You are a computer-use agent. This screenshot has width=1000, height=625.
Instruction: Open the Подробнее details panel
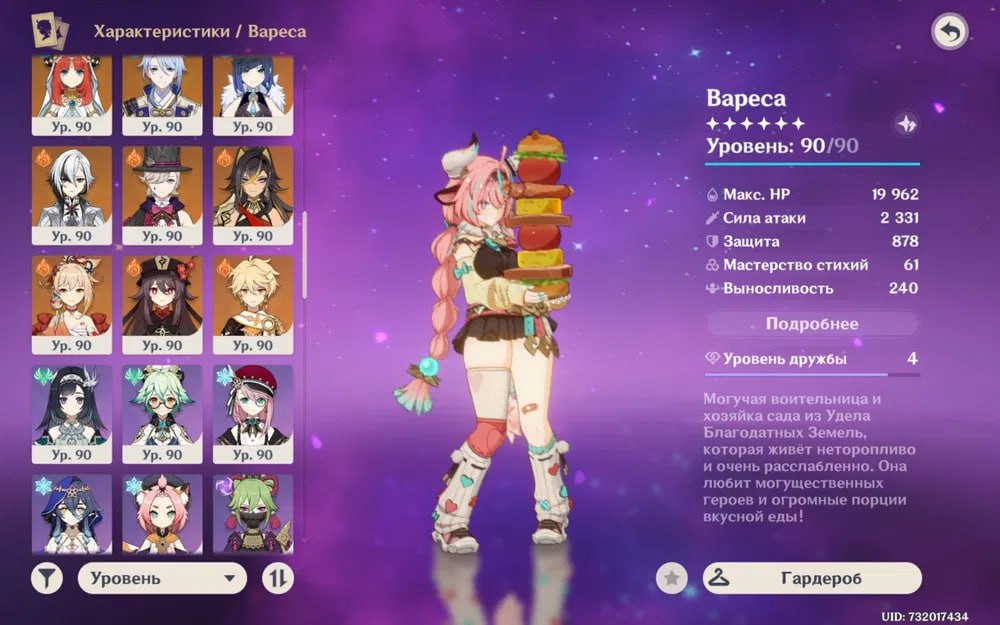point(812,324)
